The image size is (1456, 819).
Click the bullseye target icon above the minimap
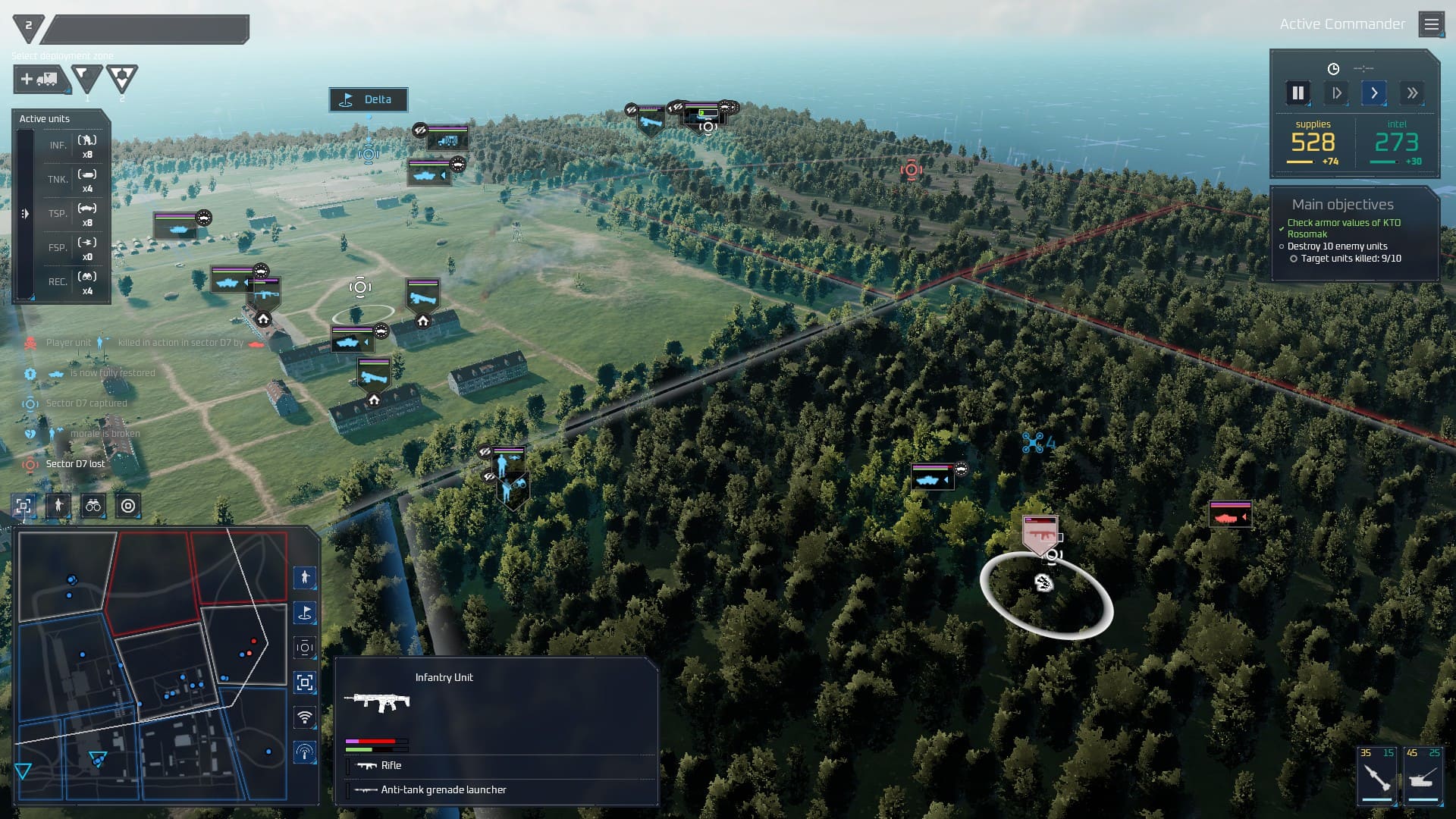(x=128, y=506)
